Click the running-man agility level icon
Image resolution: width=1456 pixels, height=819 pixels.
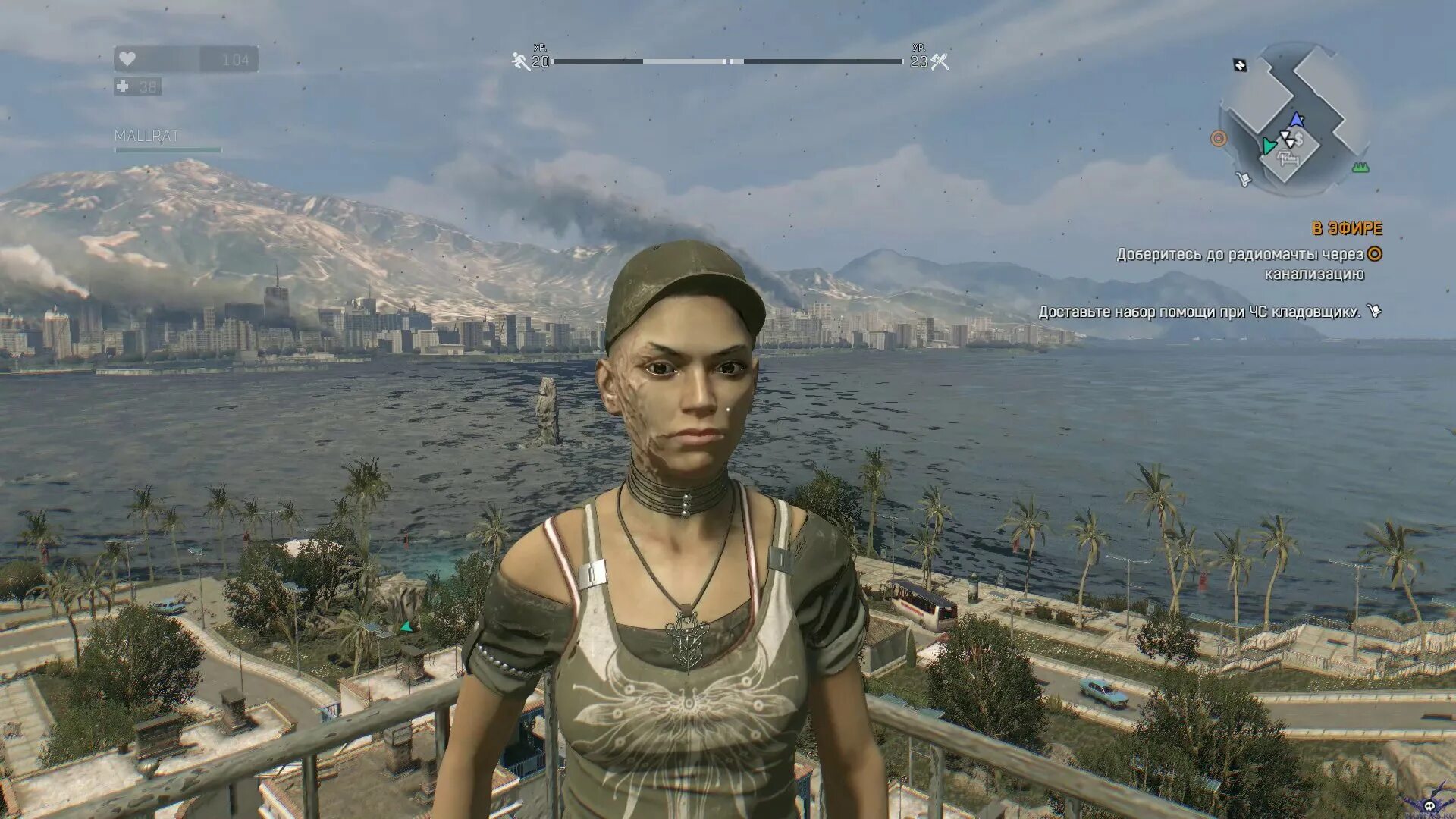pyautogui.click(x=521, y=61)
